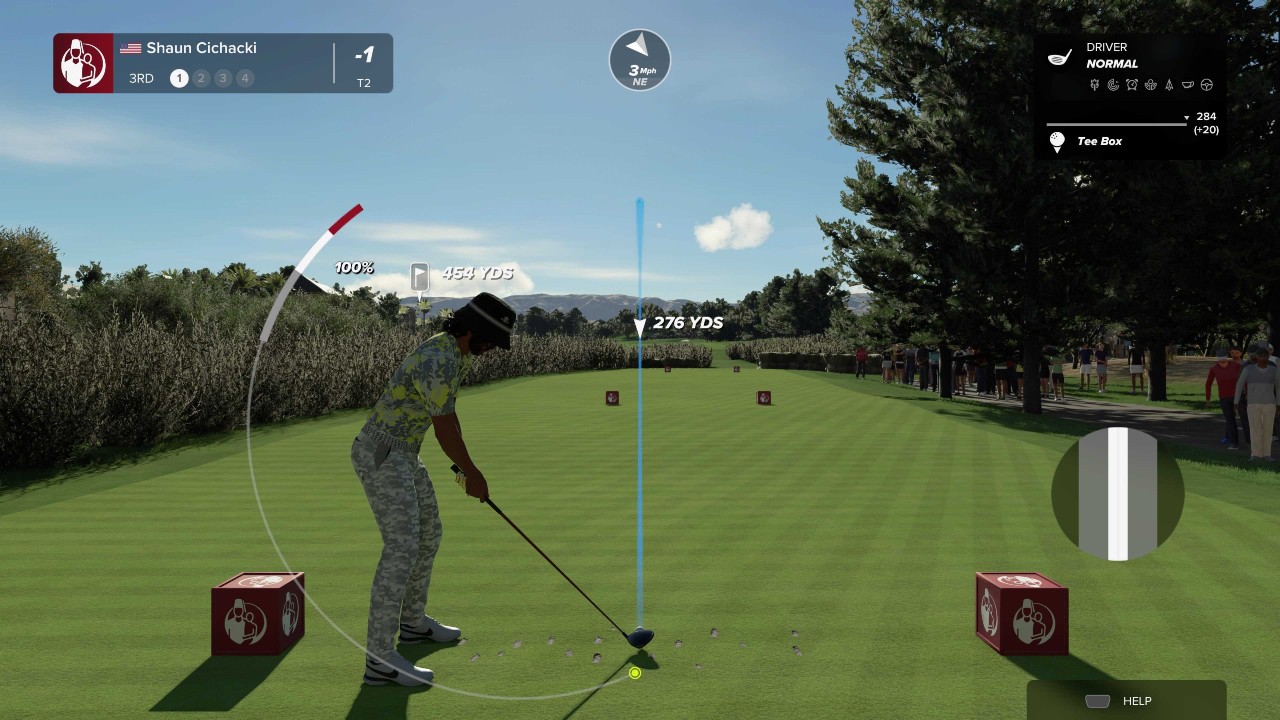The width and height of the screenshot is (1280, 720).
Task: Toggle the NORMAL shot type label
Action: click(1110, 63)
